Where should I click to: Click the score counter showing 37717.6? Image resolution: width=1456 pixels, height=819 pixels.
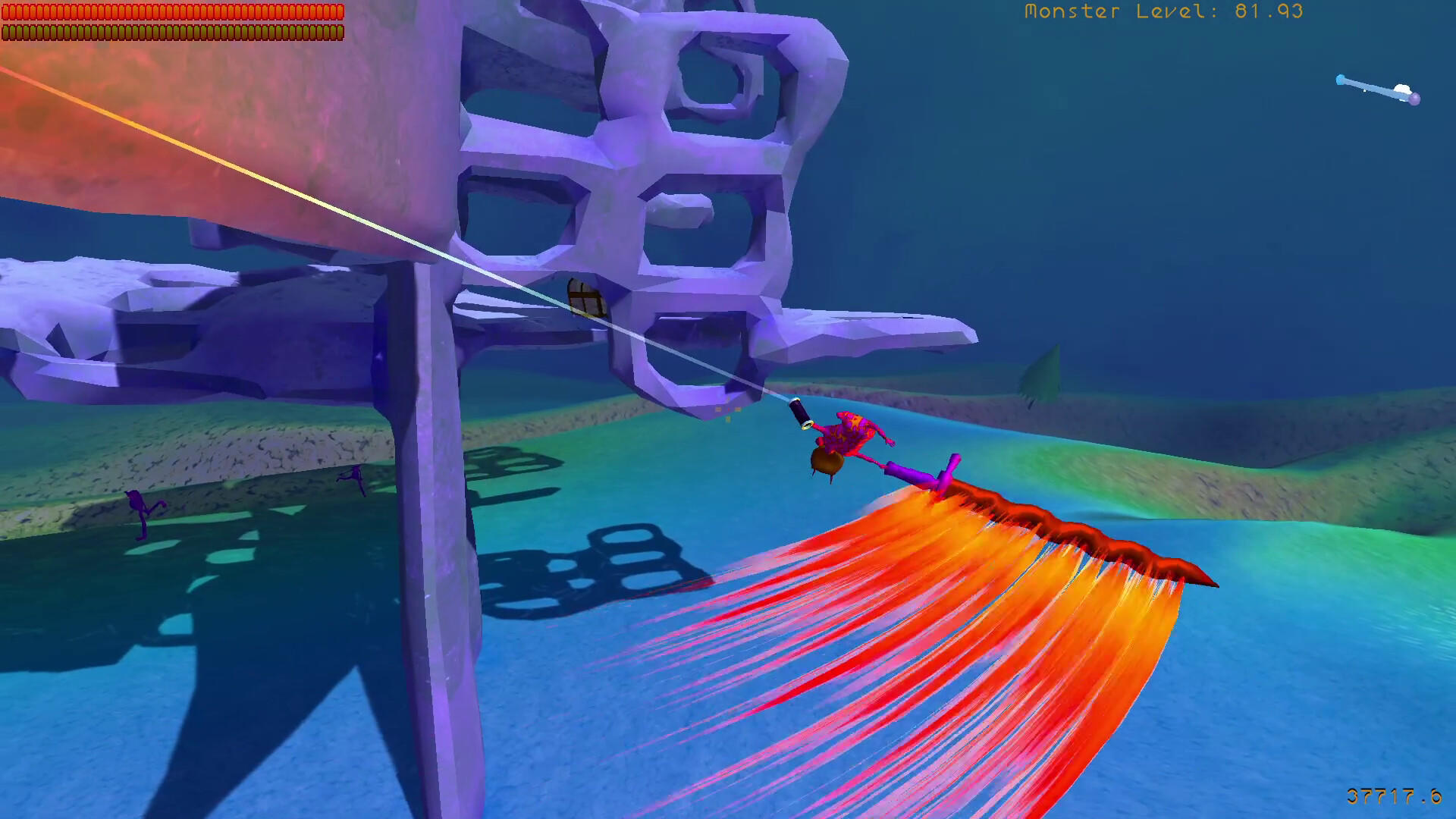[1395, 796]
